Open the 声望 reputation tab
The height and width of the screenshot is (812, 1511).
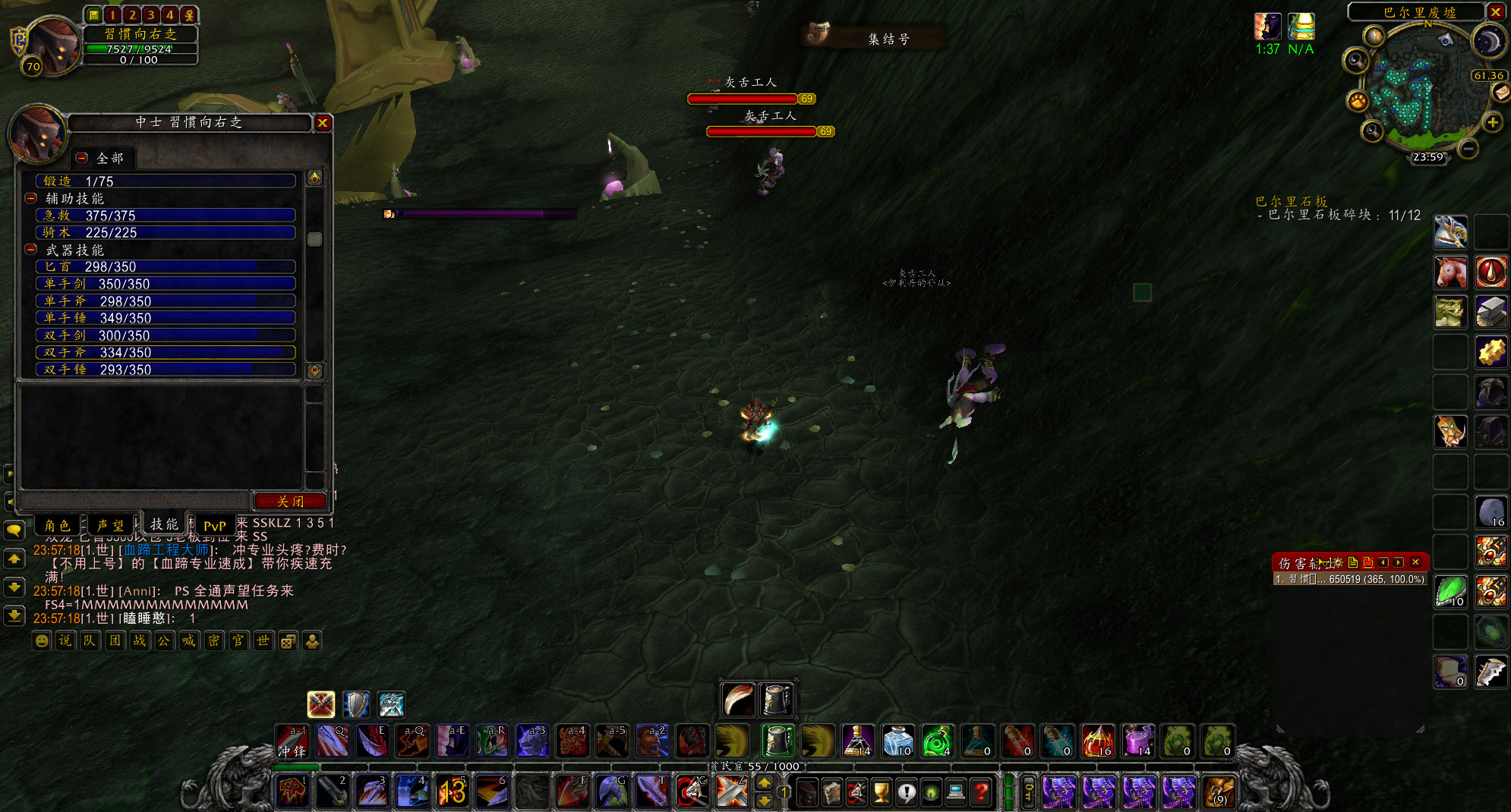[x=110, y=525]
